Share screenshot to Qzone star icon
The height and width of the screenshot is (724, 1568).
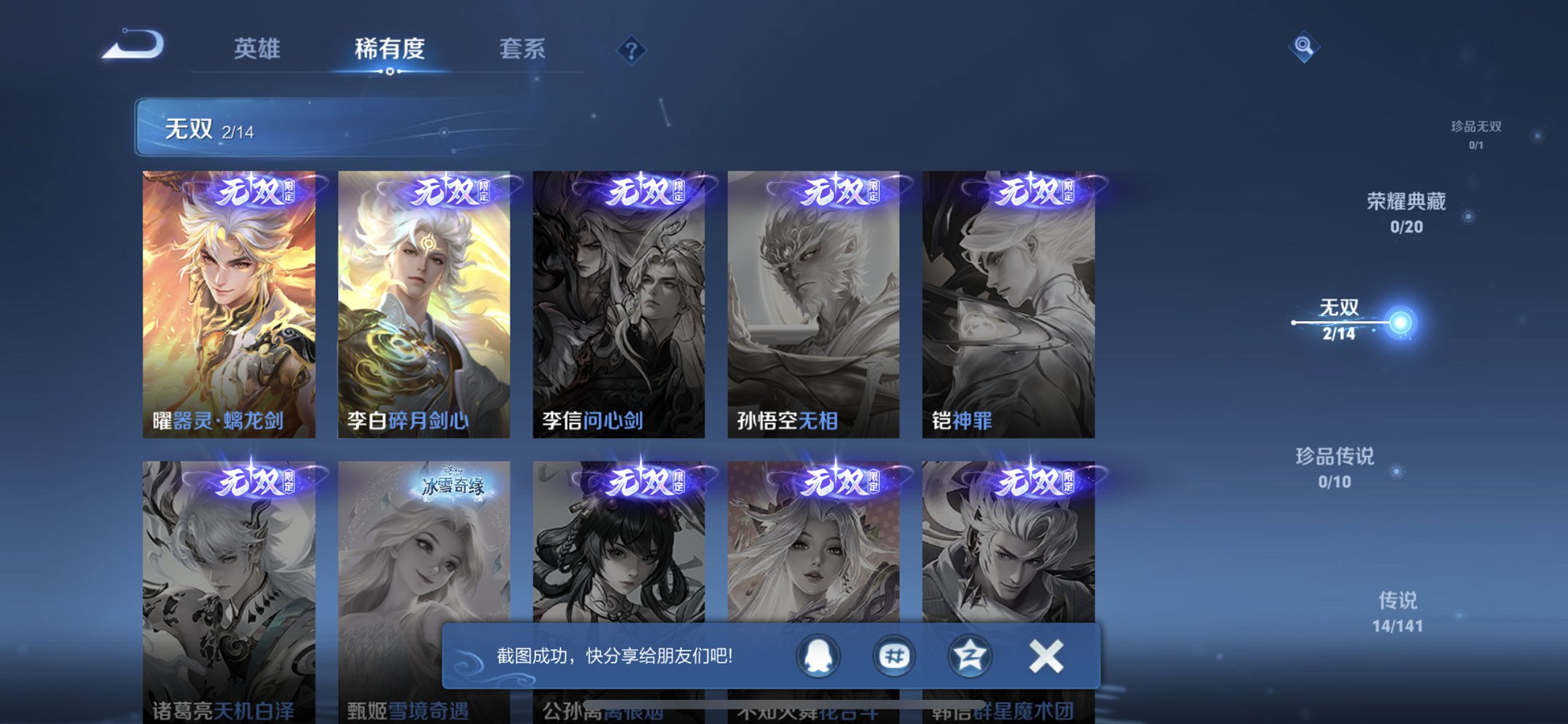968,656
